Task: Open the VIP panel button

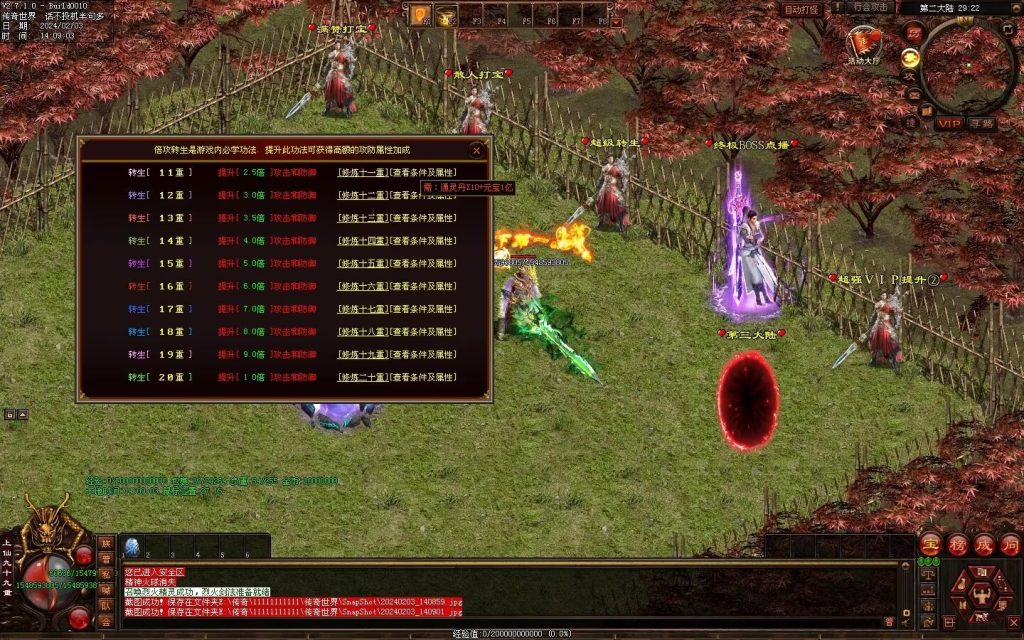Action: 948,124
